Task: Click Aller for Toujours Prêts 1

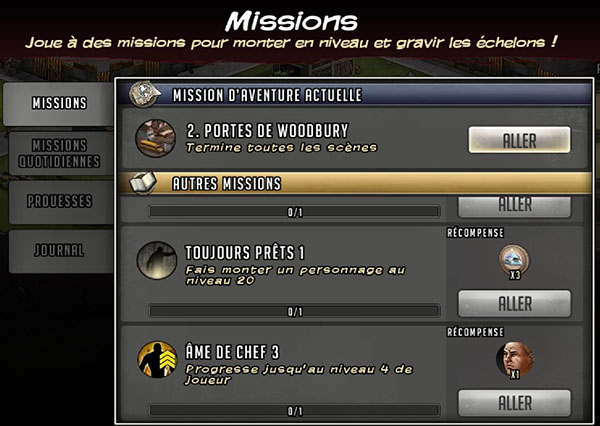Action: (514, 302)
